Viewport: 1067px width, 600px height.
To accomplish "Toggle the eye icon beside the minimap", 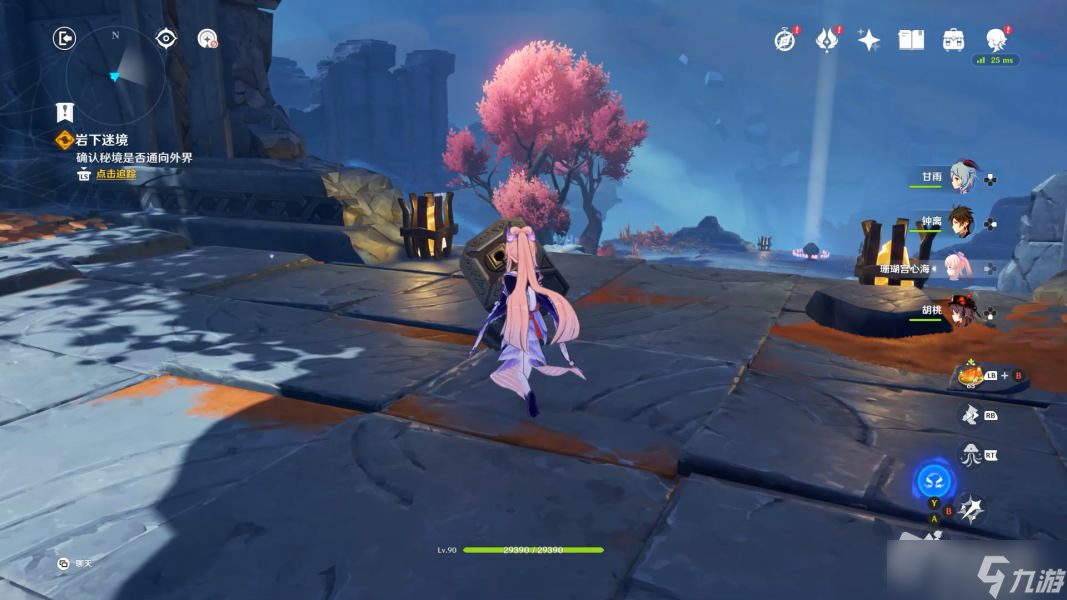I will tap(166, 39).
